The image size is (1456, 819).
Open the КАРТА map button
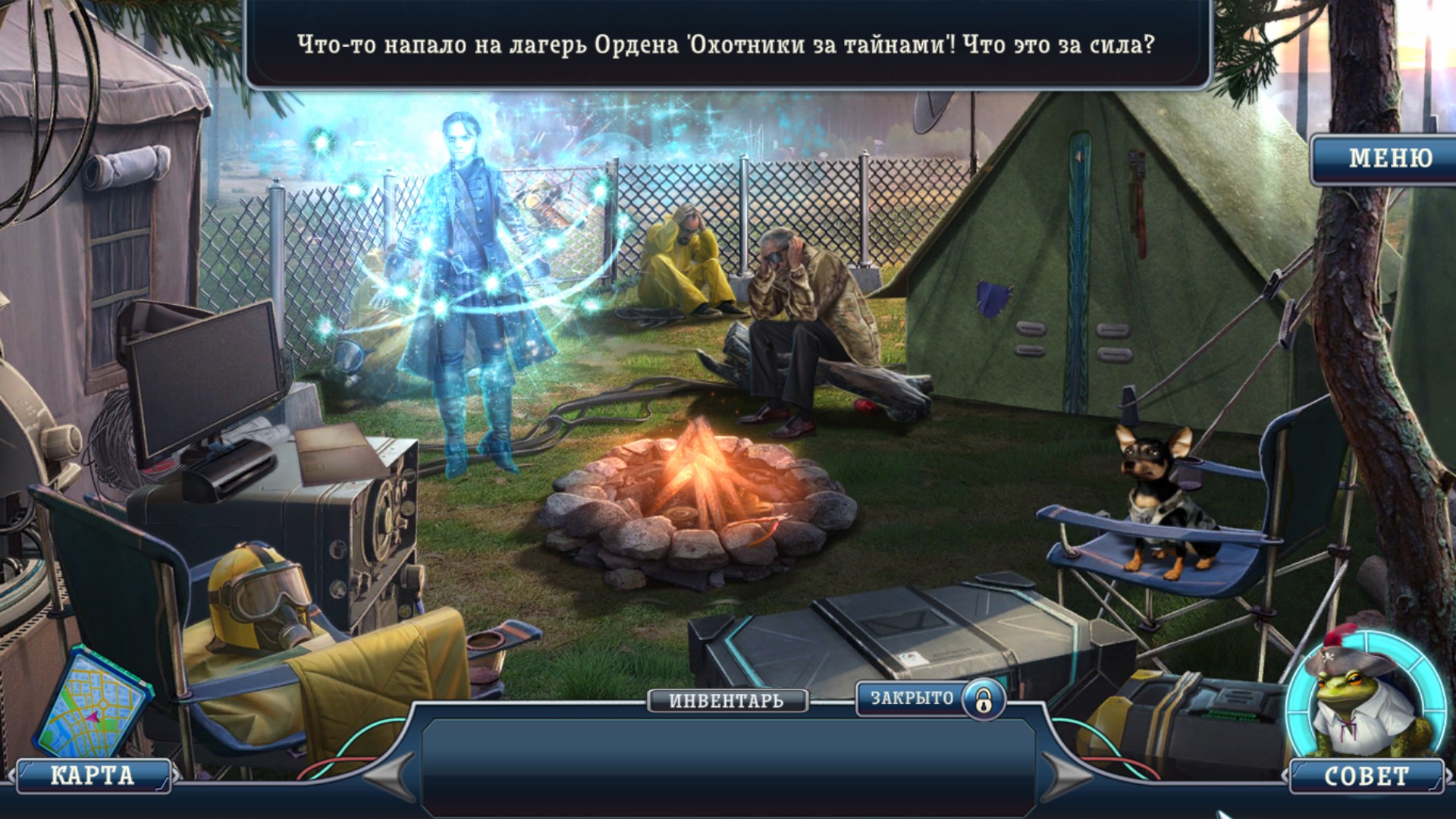tap(93, 776)
